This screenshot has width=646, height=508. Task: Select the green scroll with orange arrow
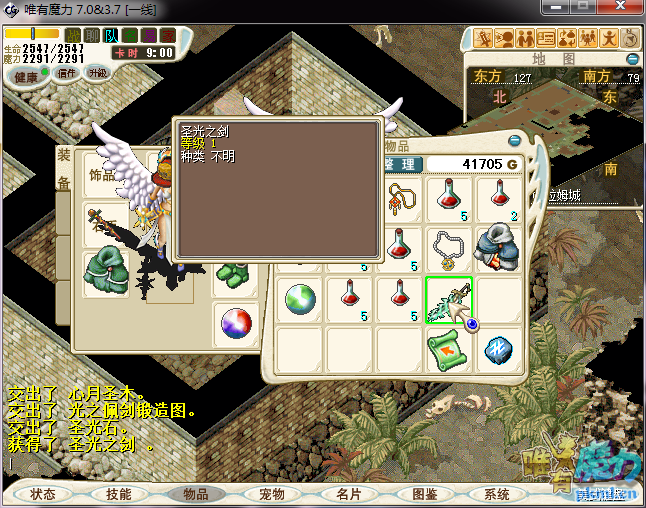coord(449,349)
